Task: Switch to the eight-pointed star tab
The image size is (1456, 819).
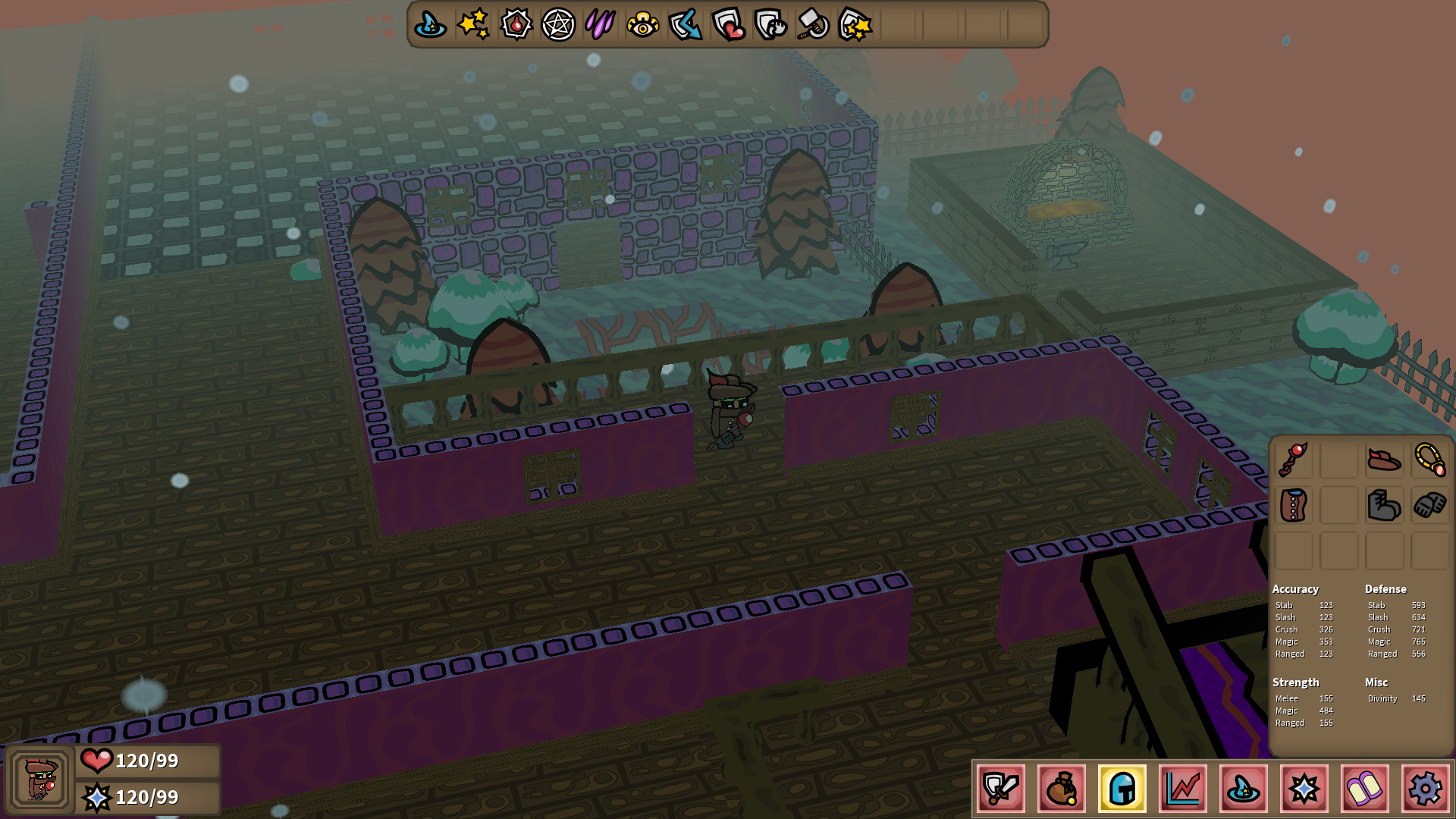Action: (1304, 789)
